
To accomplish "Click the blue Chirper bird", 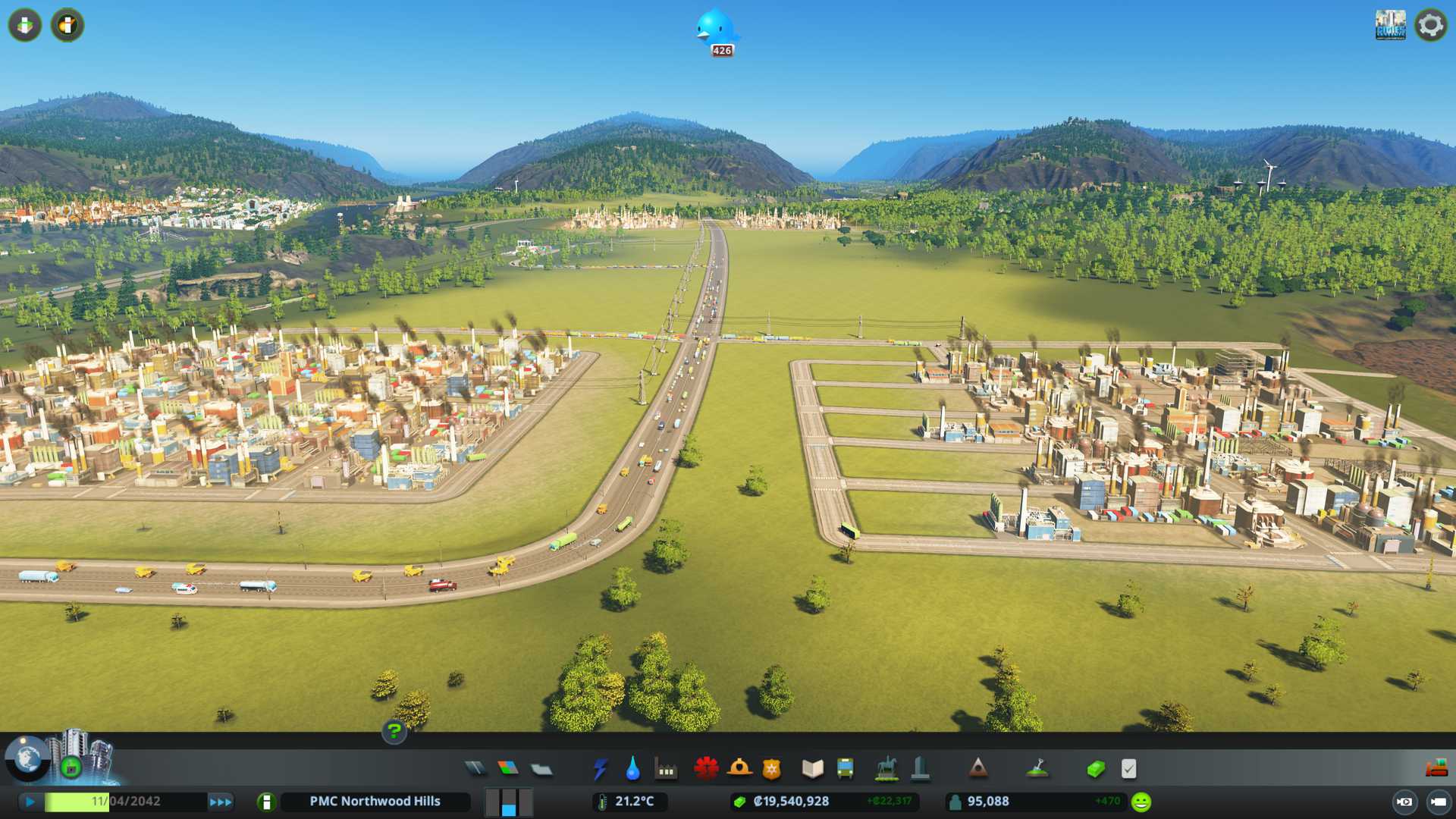I will [x=716, y=29].
